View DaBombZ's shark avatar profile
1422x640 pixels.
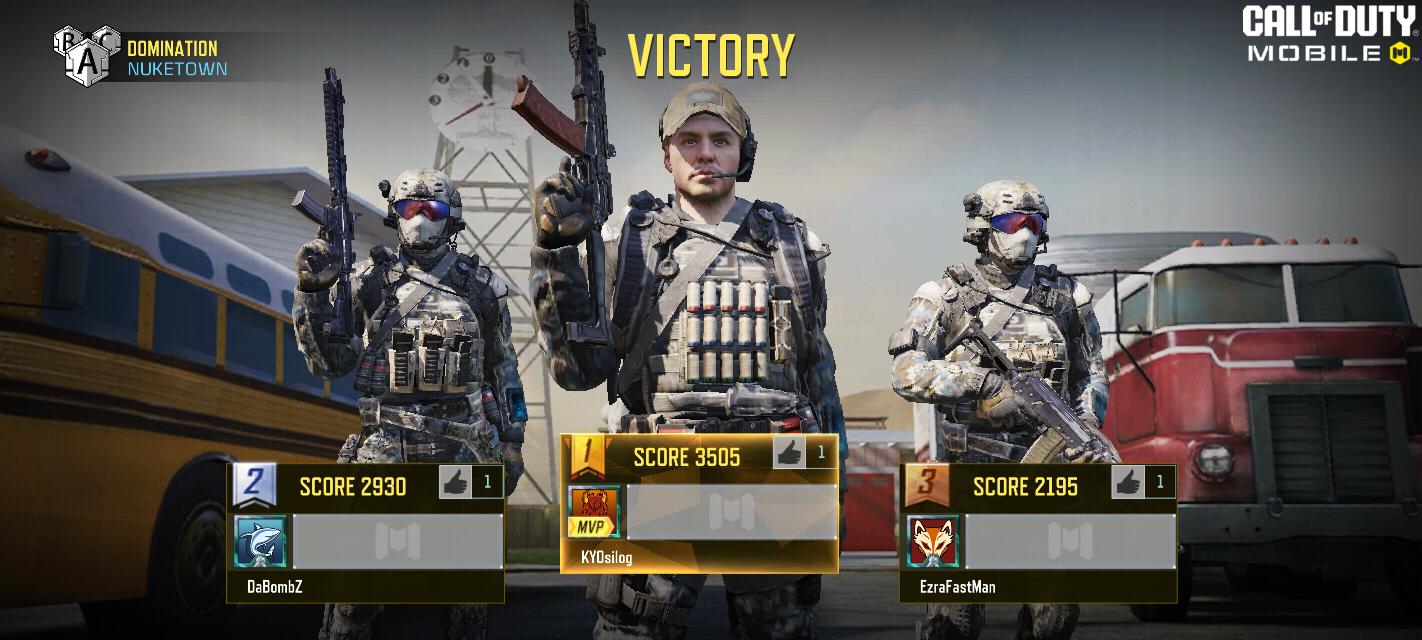260,542
